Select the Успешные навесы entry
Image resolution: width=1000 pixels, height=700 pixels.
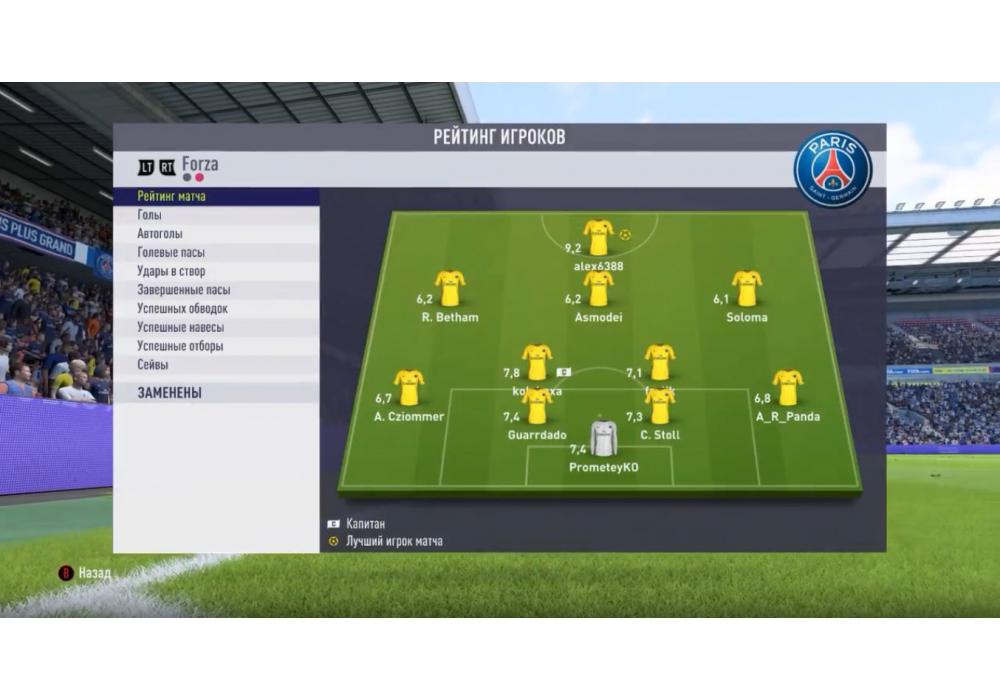(x=180, y=327)
